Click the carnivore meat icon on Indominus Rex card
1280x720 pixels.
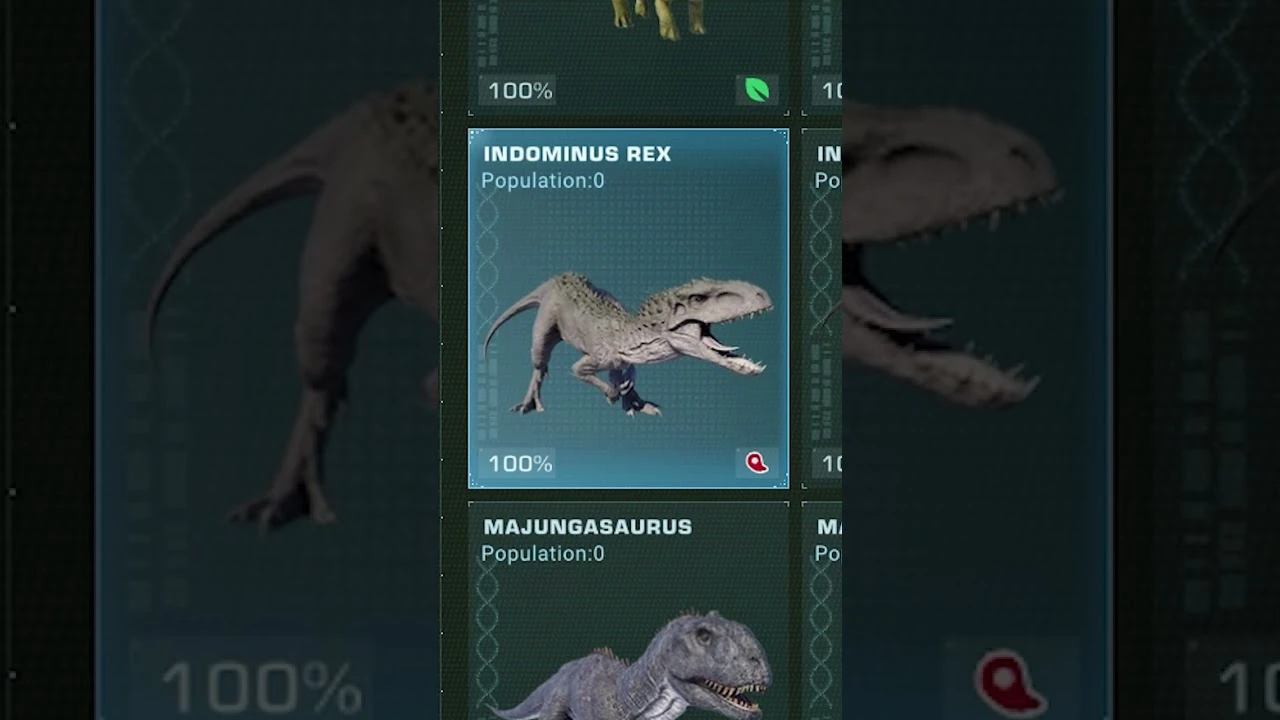click(757, 463)
